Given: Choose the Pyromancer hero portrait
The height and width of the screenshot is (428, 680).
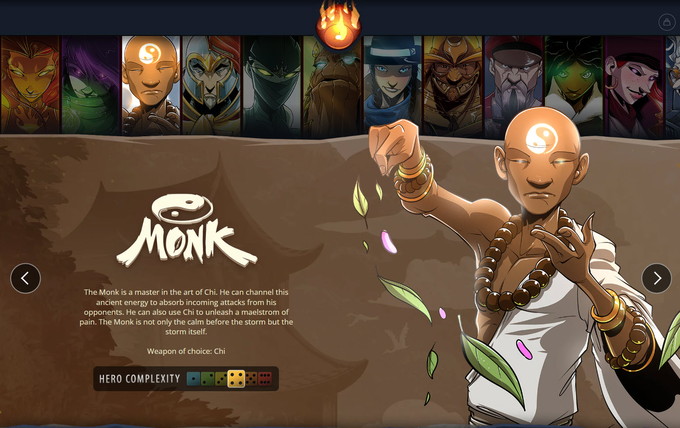Looking at the screenshot, I should (x=29, y=85).
